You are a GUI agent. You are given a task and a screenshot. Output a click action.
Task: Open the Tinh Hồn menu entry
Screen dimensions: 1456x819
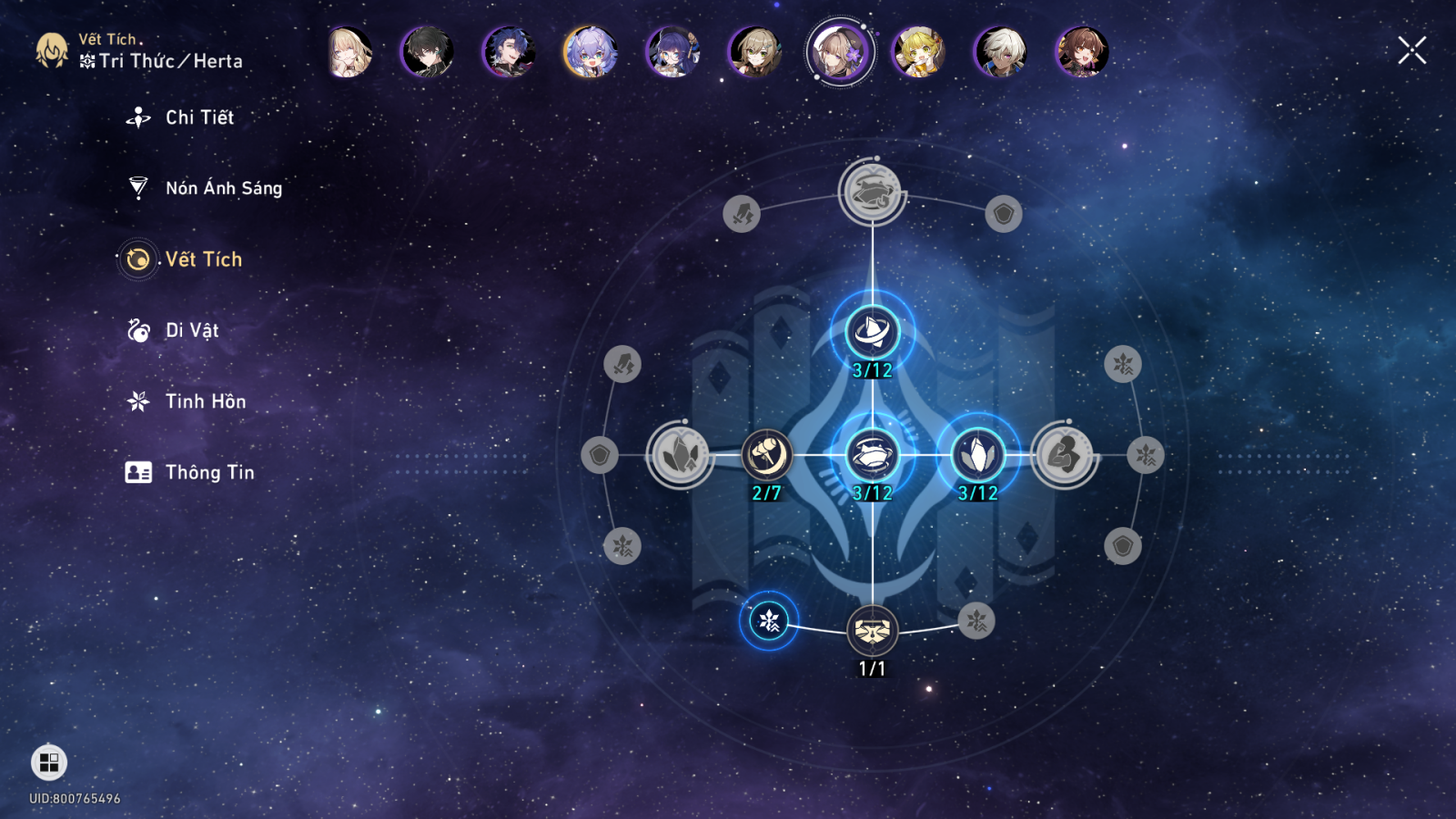[205, 401]
